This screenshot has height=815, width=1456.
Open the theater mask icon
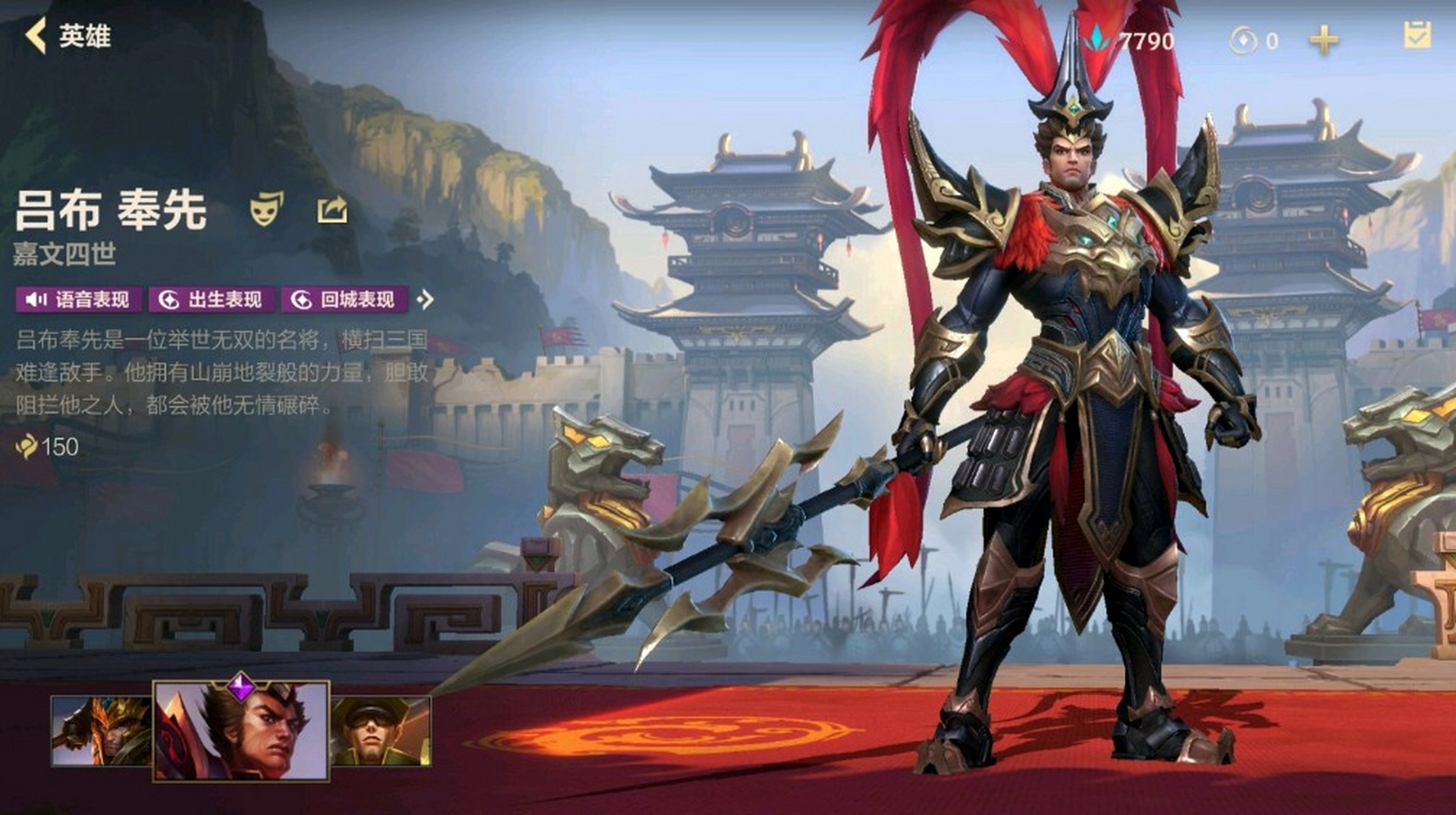point(267,208)
